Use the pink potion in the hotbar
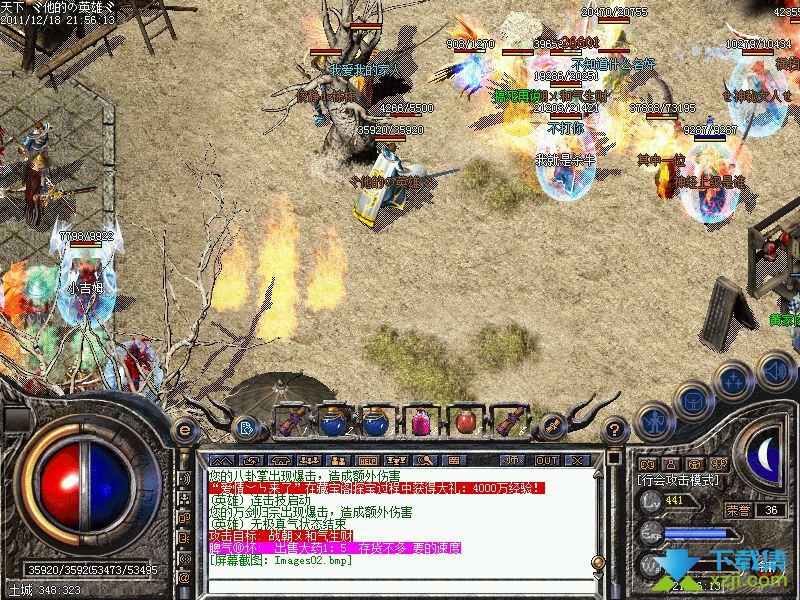The width and height of the screenshot is (800, 600). [x=421, y=421]
